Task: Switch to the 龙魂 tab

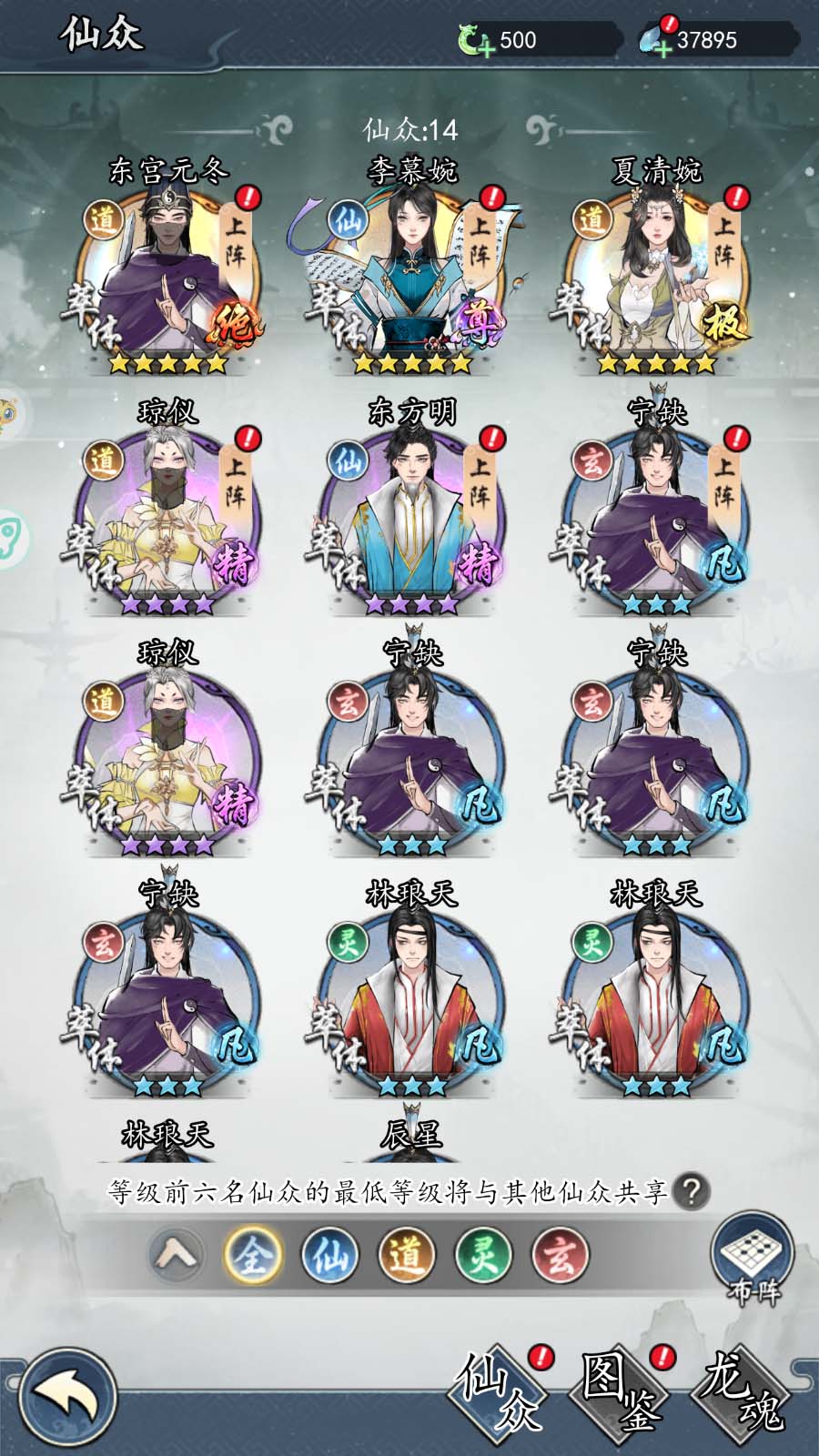Action: pyautogui.click(x=742, y=1389)
